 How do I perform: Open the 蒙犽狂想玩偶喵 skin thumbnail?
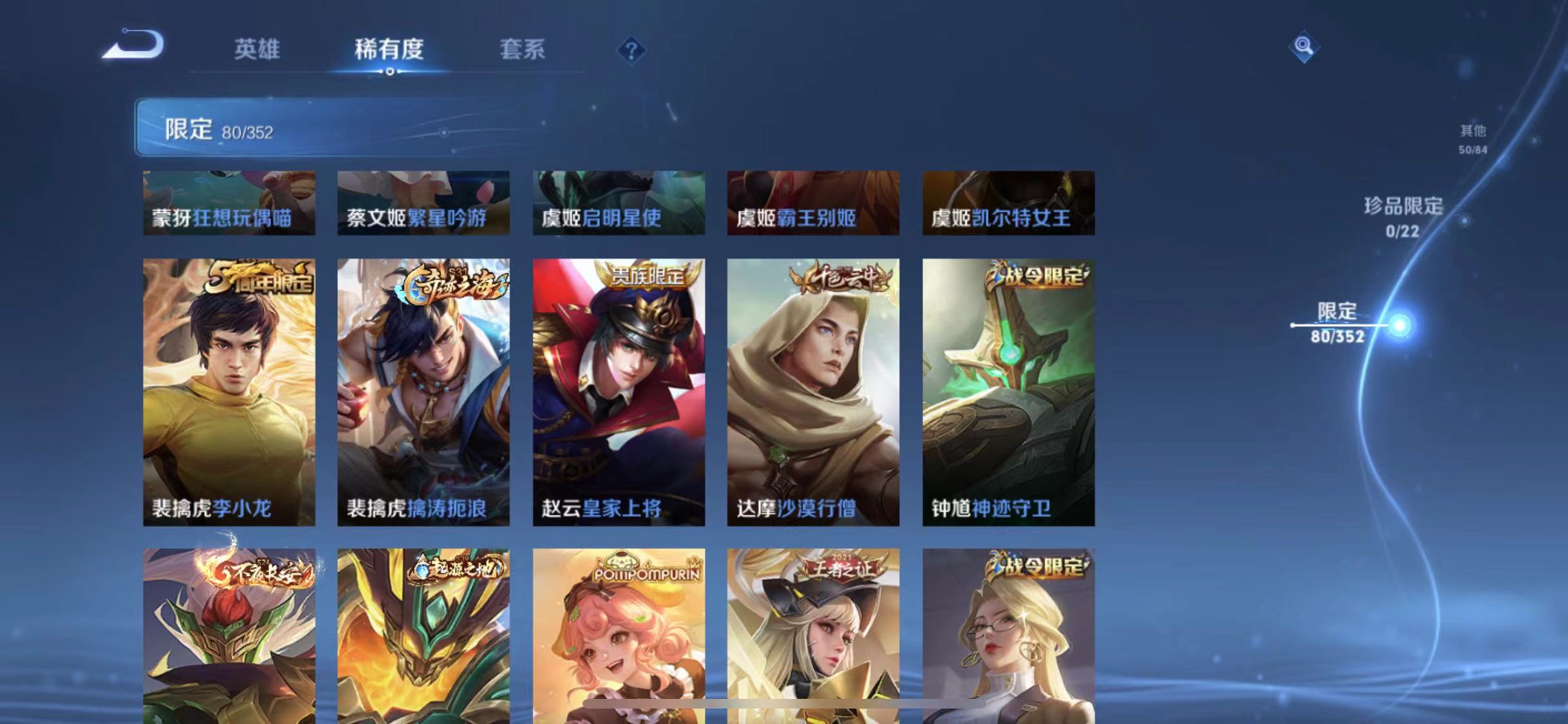(230, 203)
